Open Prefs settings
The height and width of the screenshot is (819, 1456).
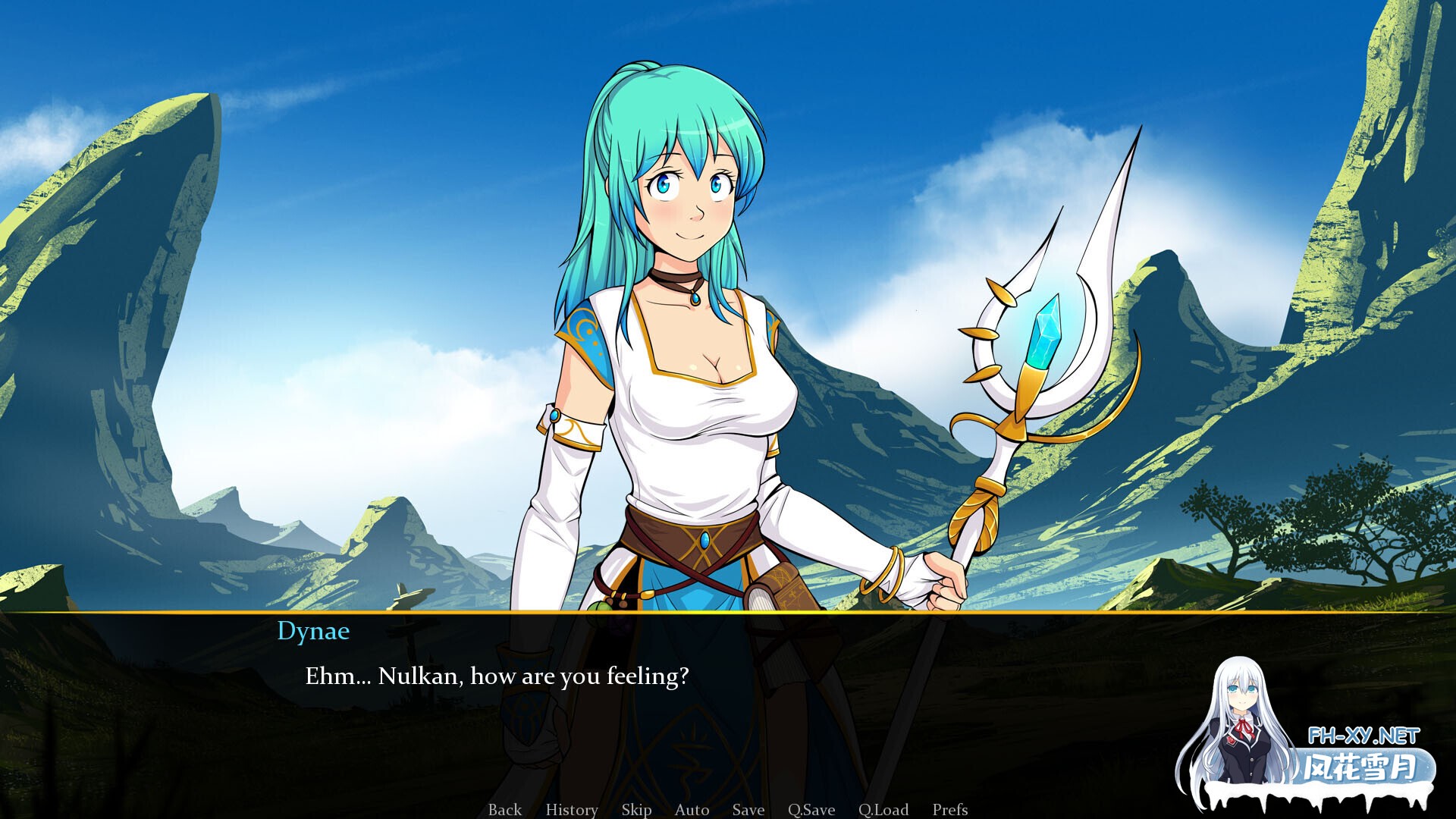[949, 809]
